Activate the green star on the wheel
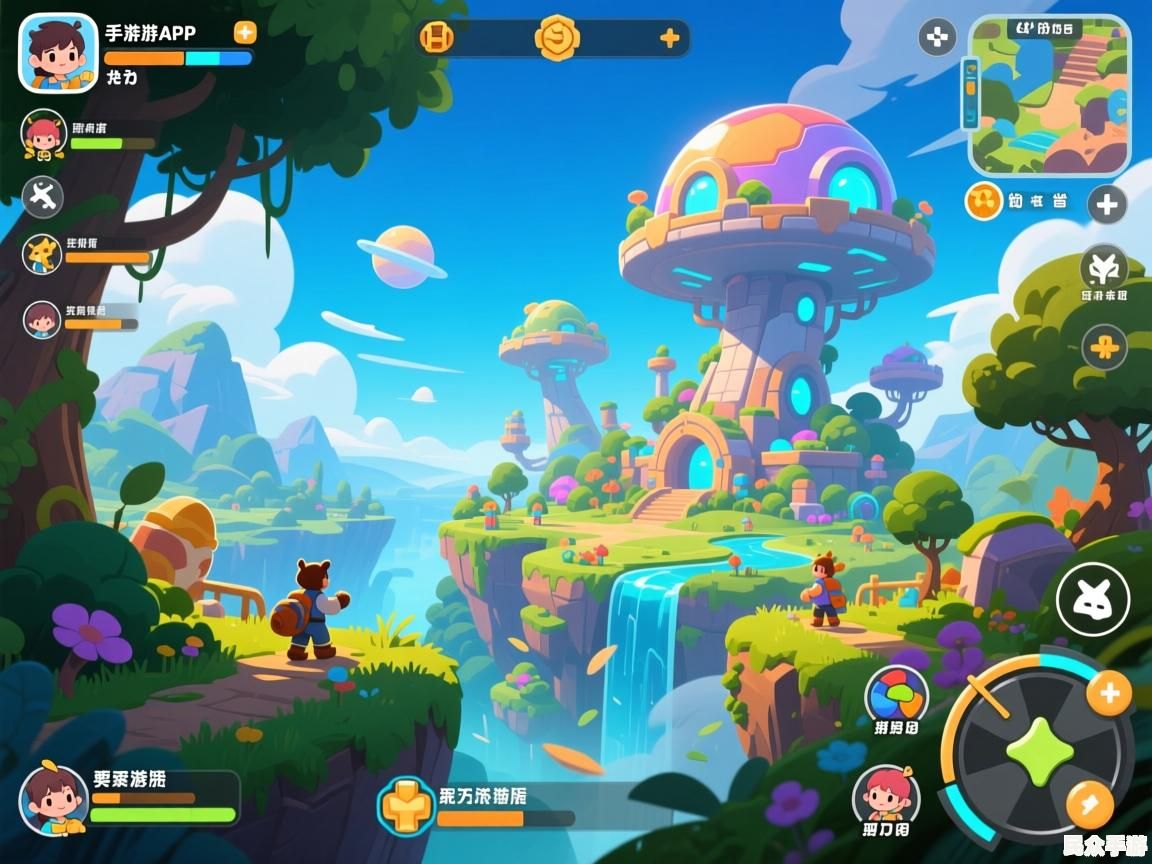Screen dimensions: 1152x864 (1039, 748)
